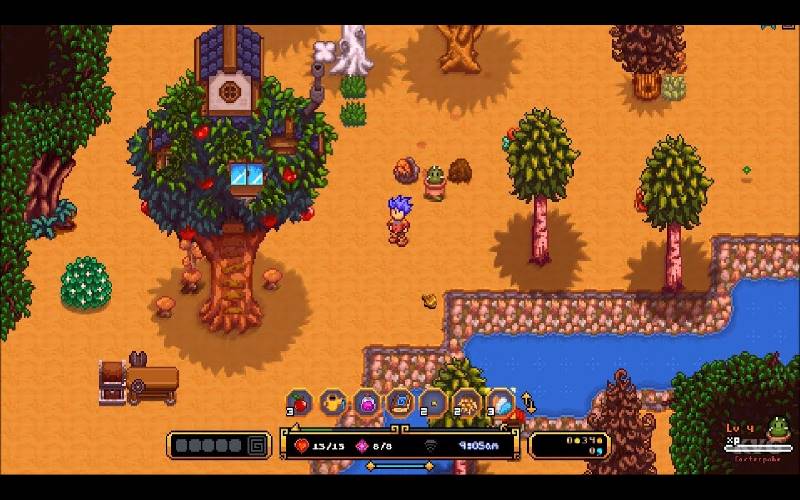Click the green companion creature portrait
This screenshot has width=800, height=500.
point(777,430)
